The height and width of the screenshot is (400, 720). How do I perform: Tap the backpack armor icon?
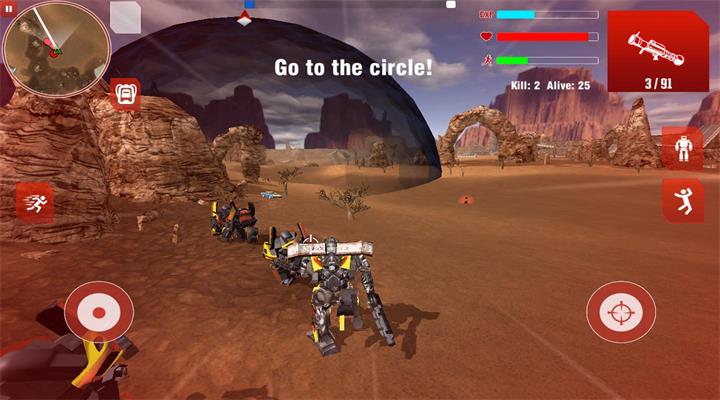[x=125, y=93]
